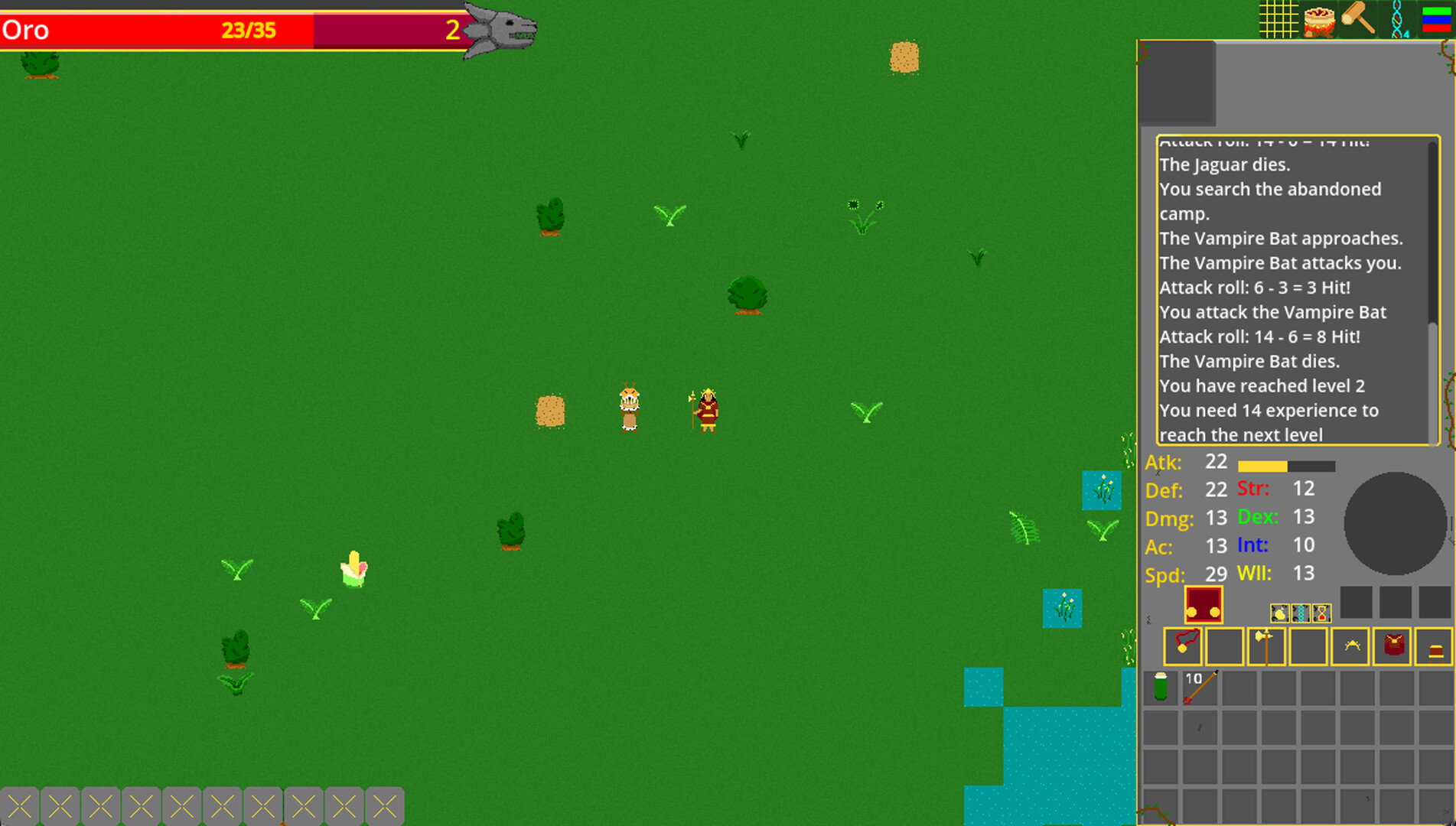Open the DNA icon showing number 4

click(x=1398, y=19)
